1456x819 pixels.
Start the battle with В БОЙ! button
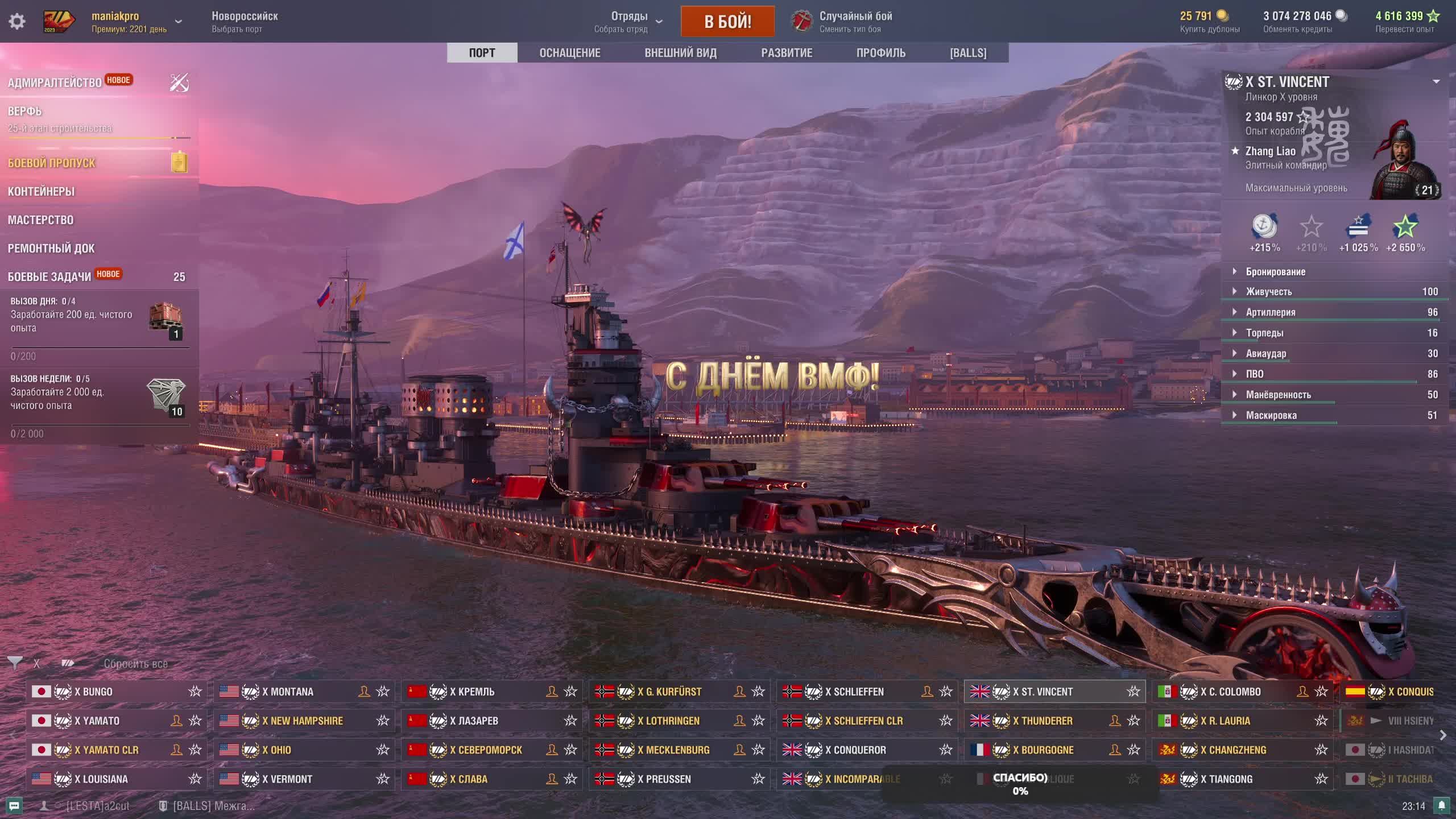(727, 22)
